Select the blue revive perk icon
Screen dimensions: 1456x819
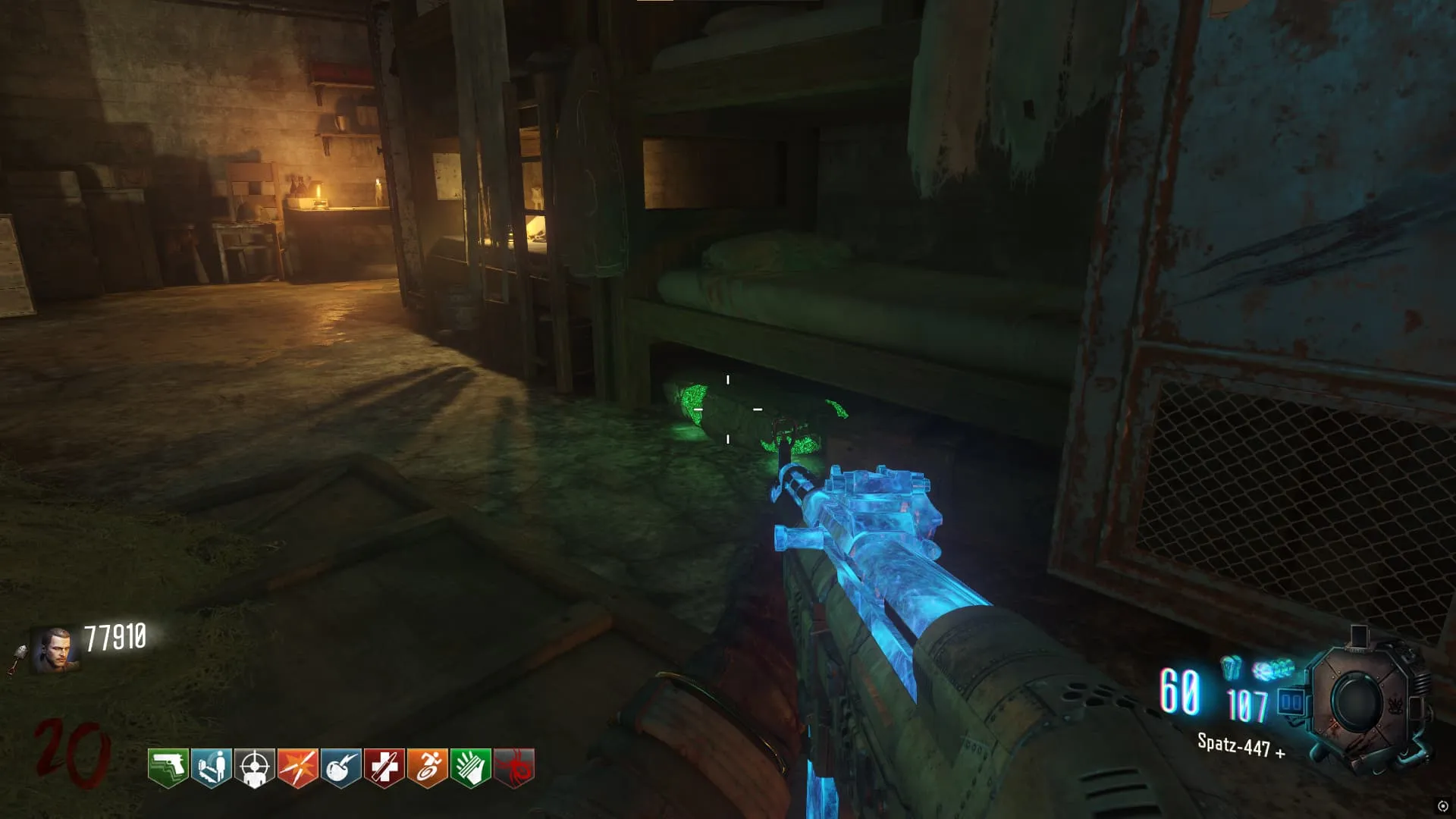[211, 768]
